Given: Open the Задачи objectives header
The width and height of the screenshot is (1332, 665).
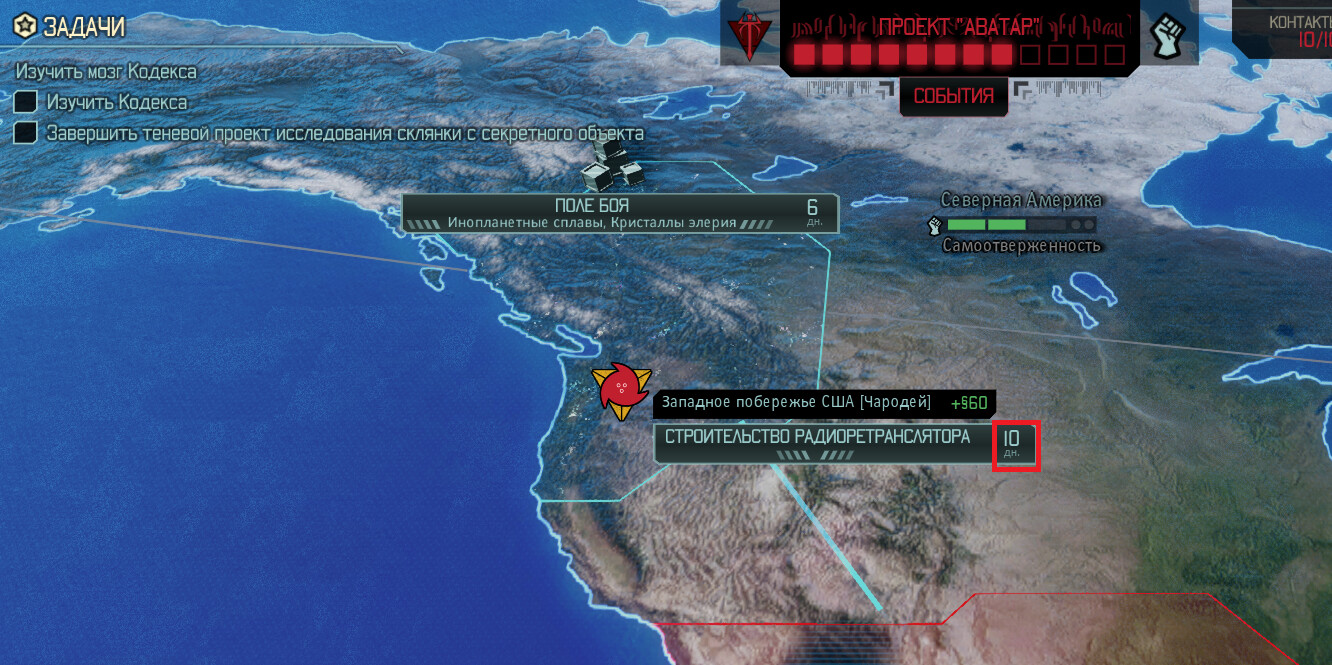Looking at the screenshot, I should [x=70, y=27].
